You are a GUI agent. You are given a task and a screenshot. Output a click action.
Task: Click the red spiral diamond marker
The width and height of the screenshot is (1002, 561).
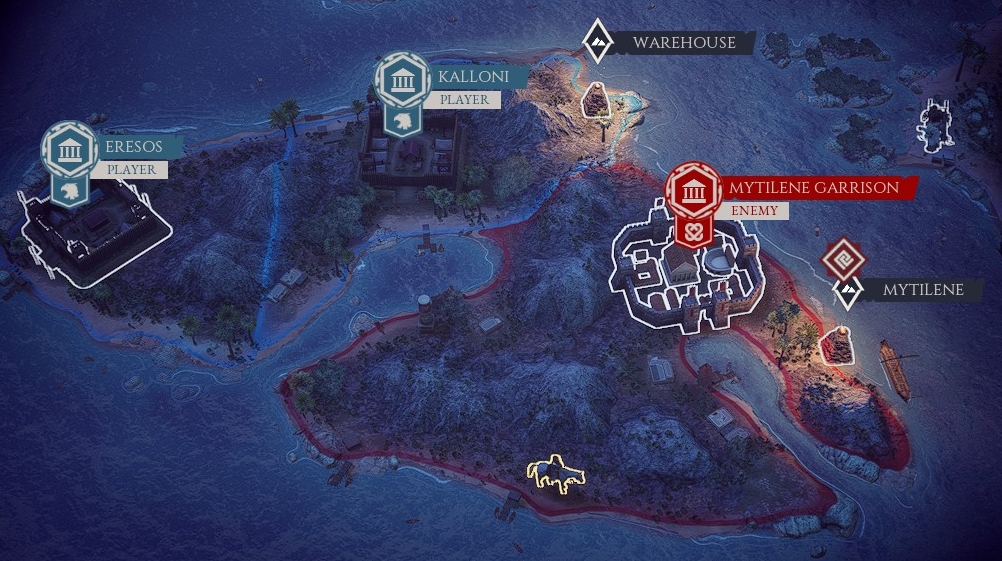(x=842, y=259)
